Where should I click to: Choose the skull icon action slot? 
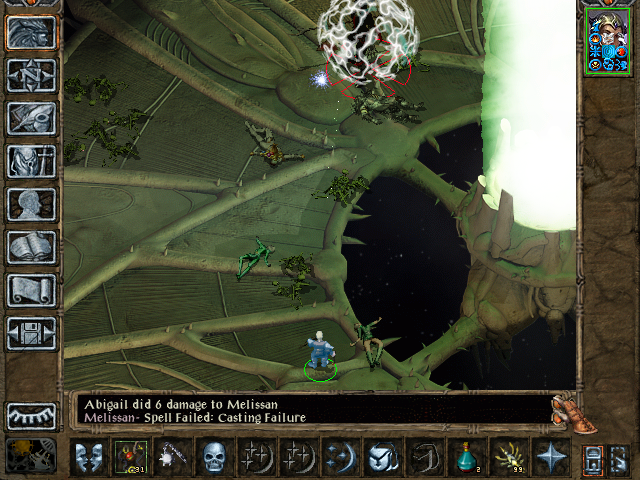click(213, 457)
